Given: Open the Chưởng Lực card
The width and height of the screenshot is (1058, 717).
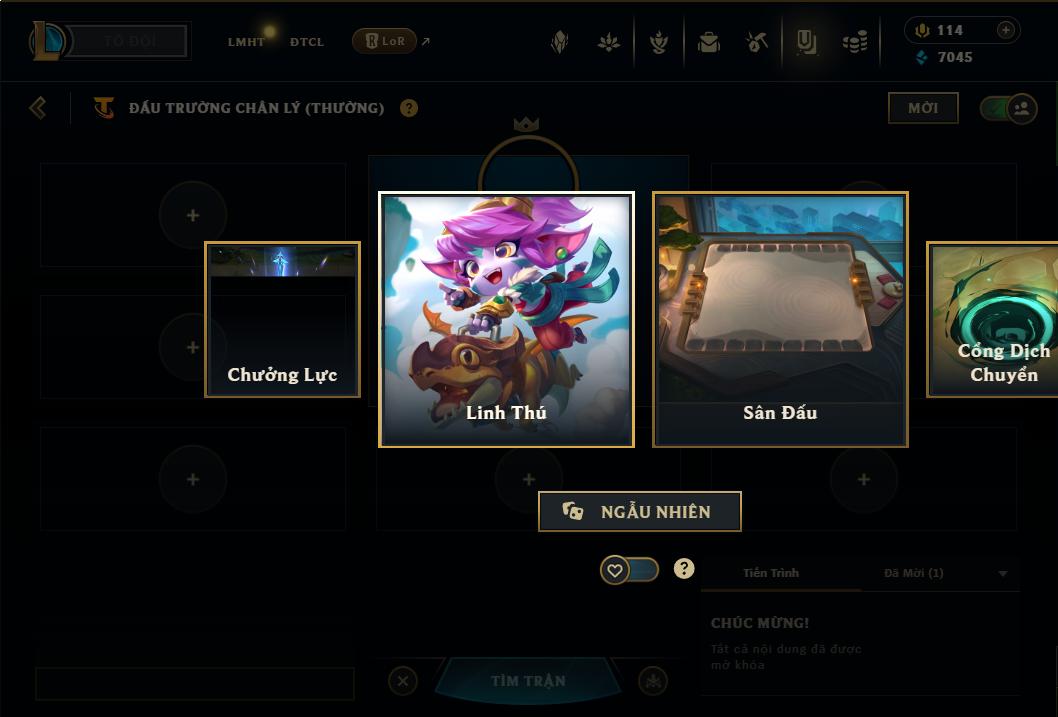Looking at the screenshot, I should pyautogui.click(x=282, y=320).
